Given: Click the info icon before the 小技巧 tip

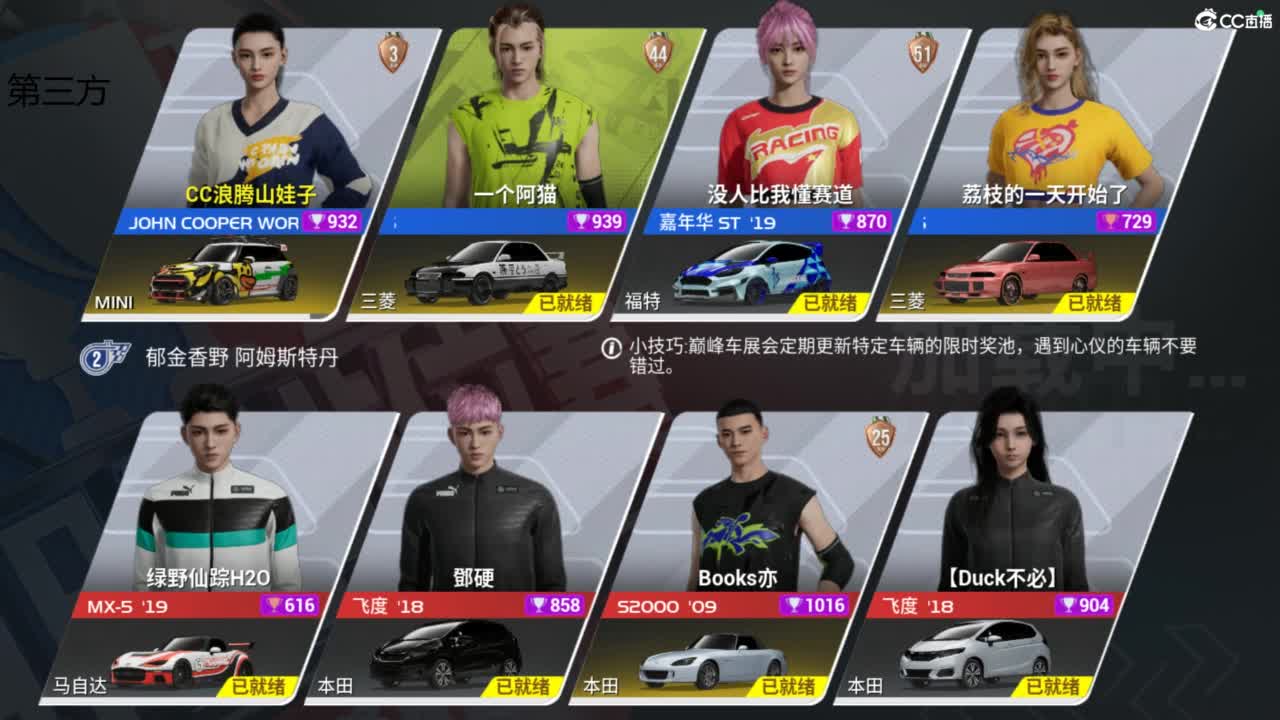Looking at the screenshot, I should 614,349.
